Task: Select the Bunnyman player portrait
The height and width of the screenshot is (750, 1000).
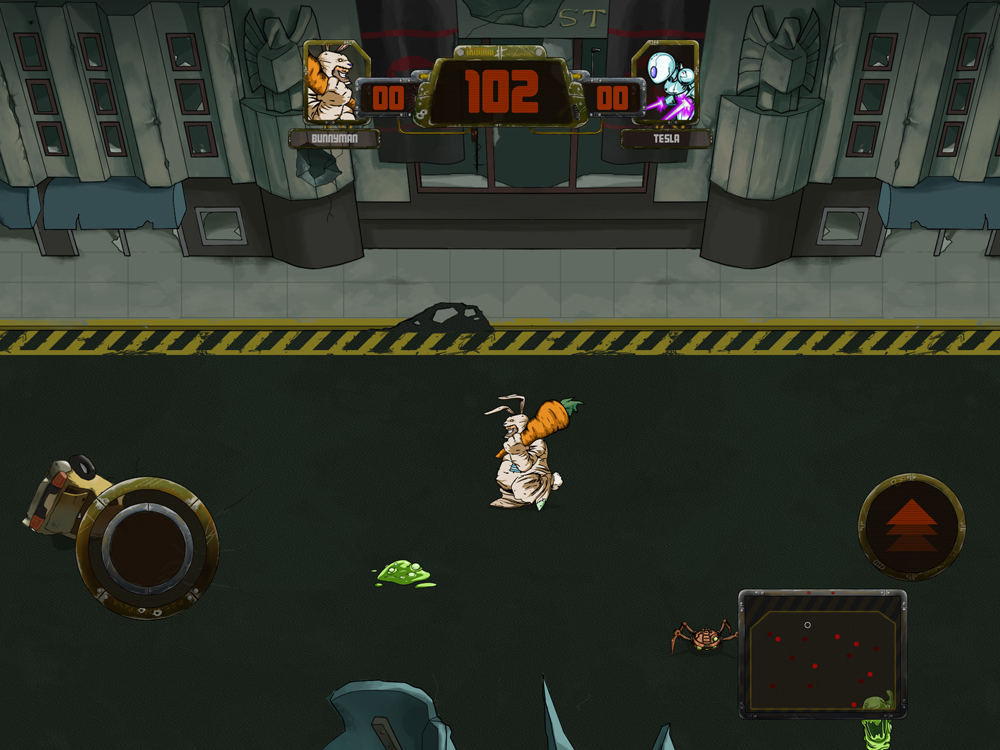Action: click(x=330, y=83)
